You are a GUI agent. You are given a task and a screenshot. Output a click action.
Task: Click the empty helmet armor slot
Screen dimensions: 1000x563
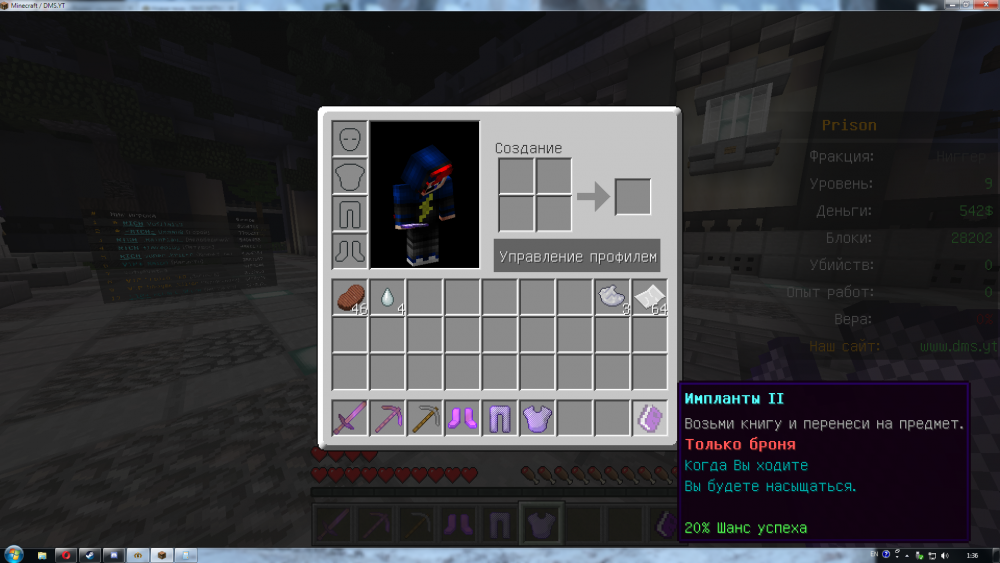pos(350,139)
